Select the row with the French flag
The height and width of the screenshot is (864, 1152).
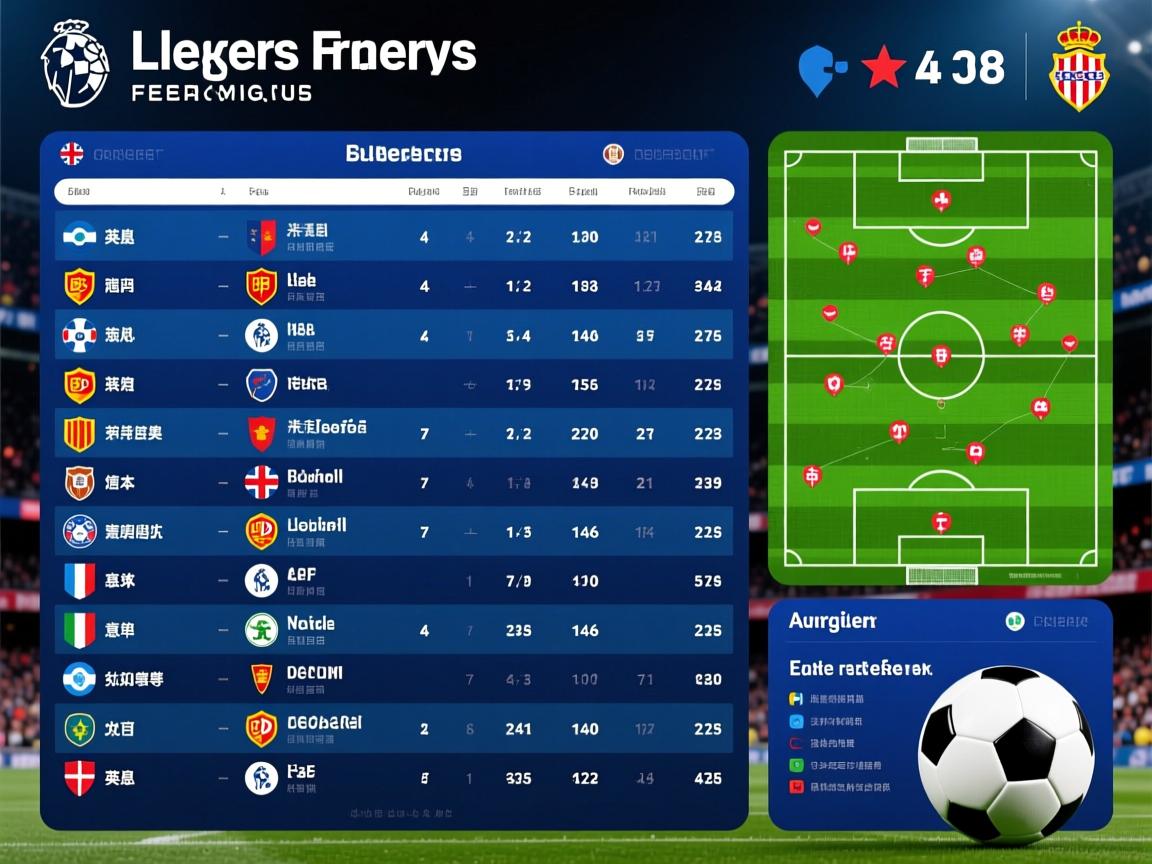point(80,580)
